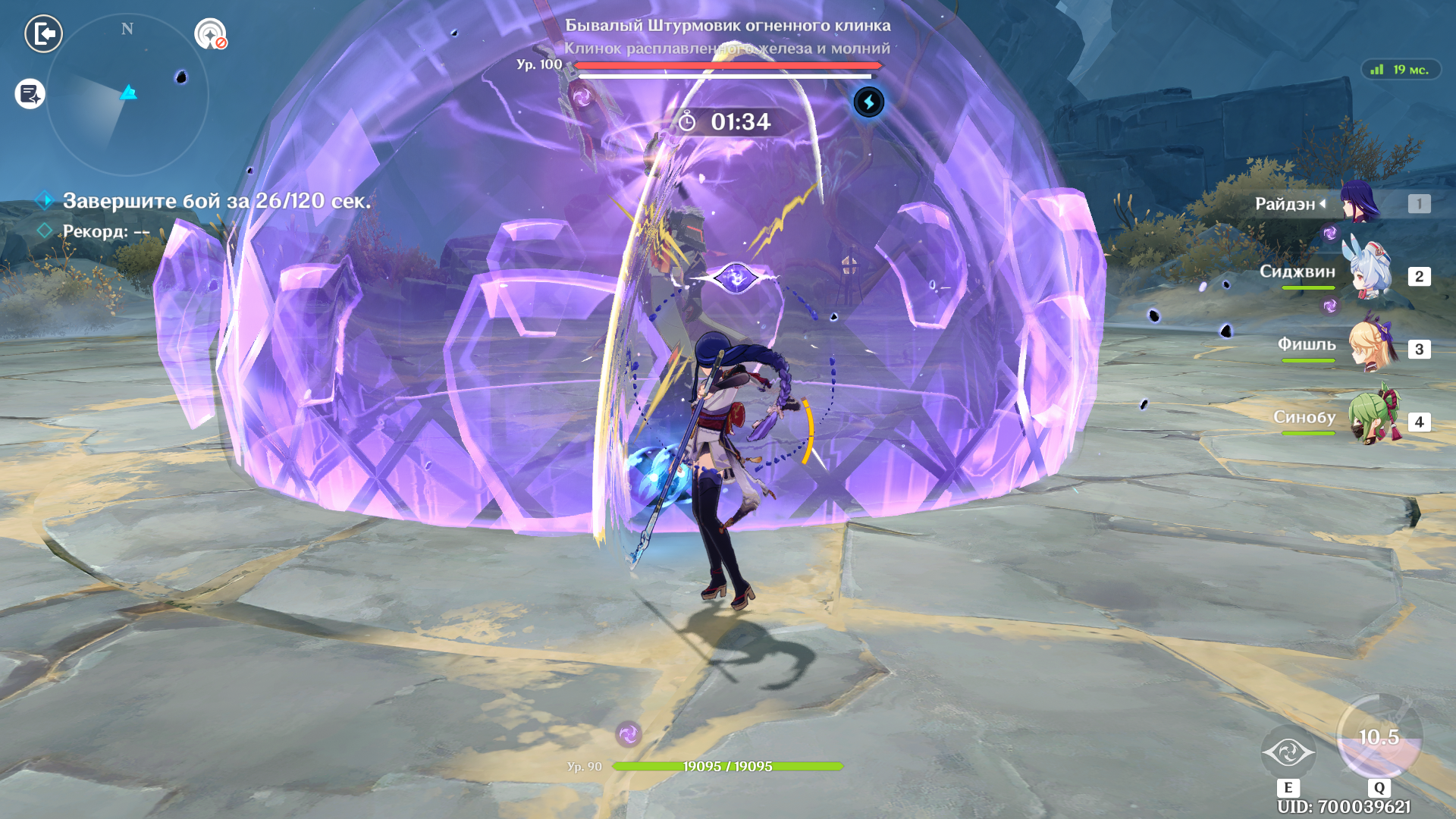1456x819 pixels.
Task: Open the quest log notebook icon
Action: 30,94
